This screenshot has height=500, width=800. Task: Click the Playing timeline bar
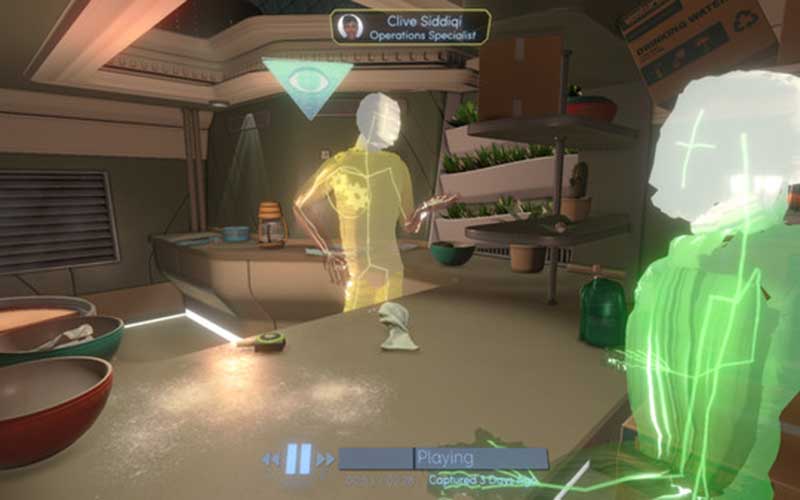click(443, 459)
